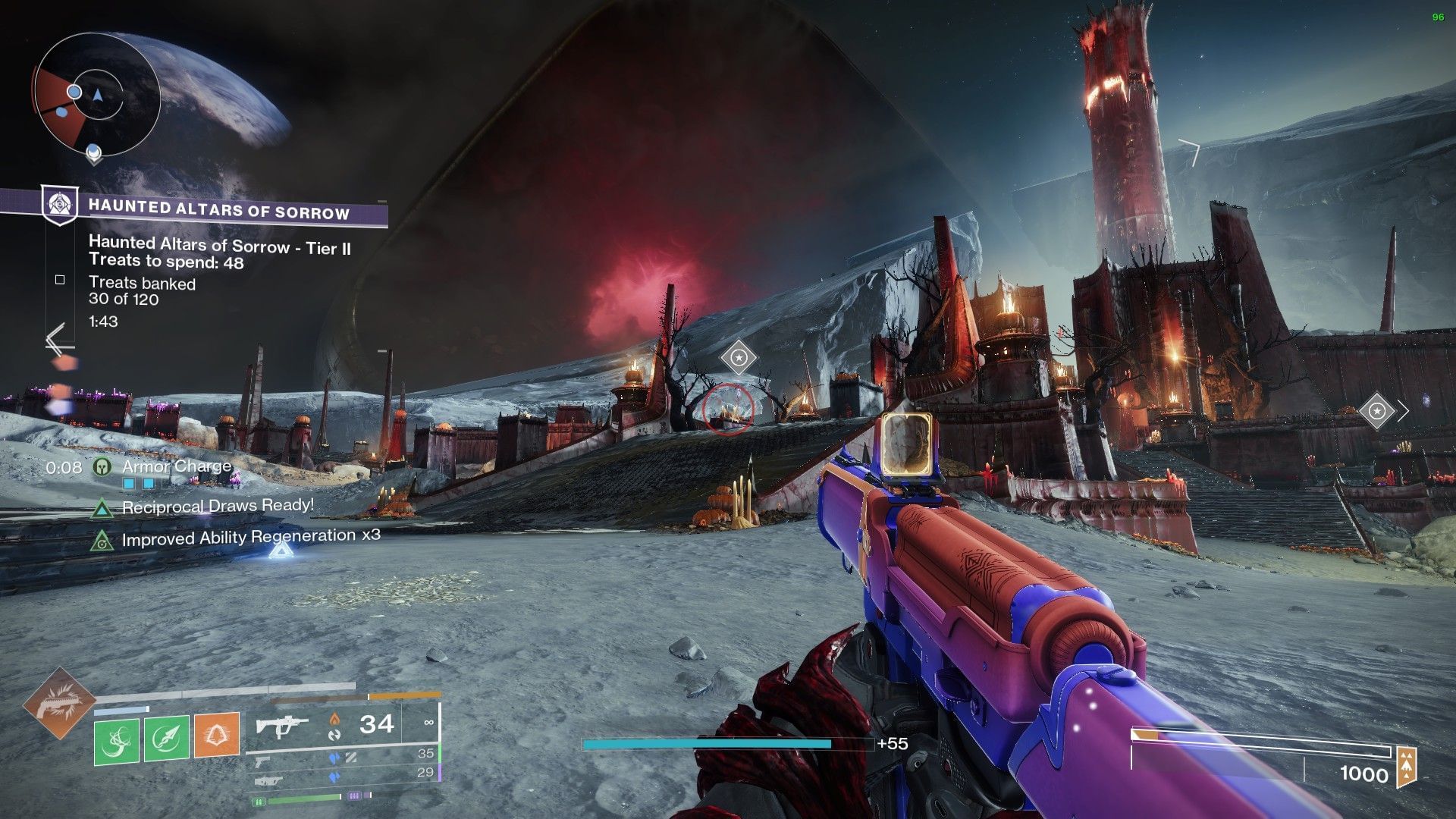Select the Golden Gun super icon

58,702
